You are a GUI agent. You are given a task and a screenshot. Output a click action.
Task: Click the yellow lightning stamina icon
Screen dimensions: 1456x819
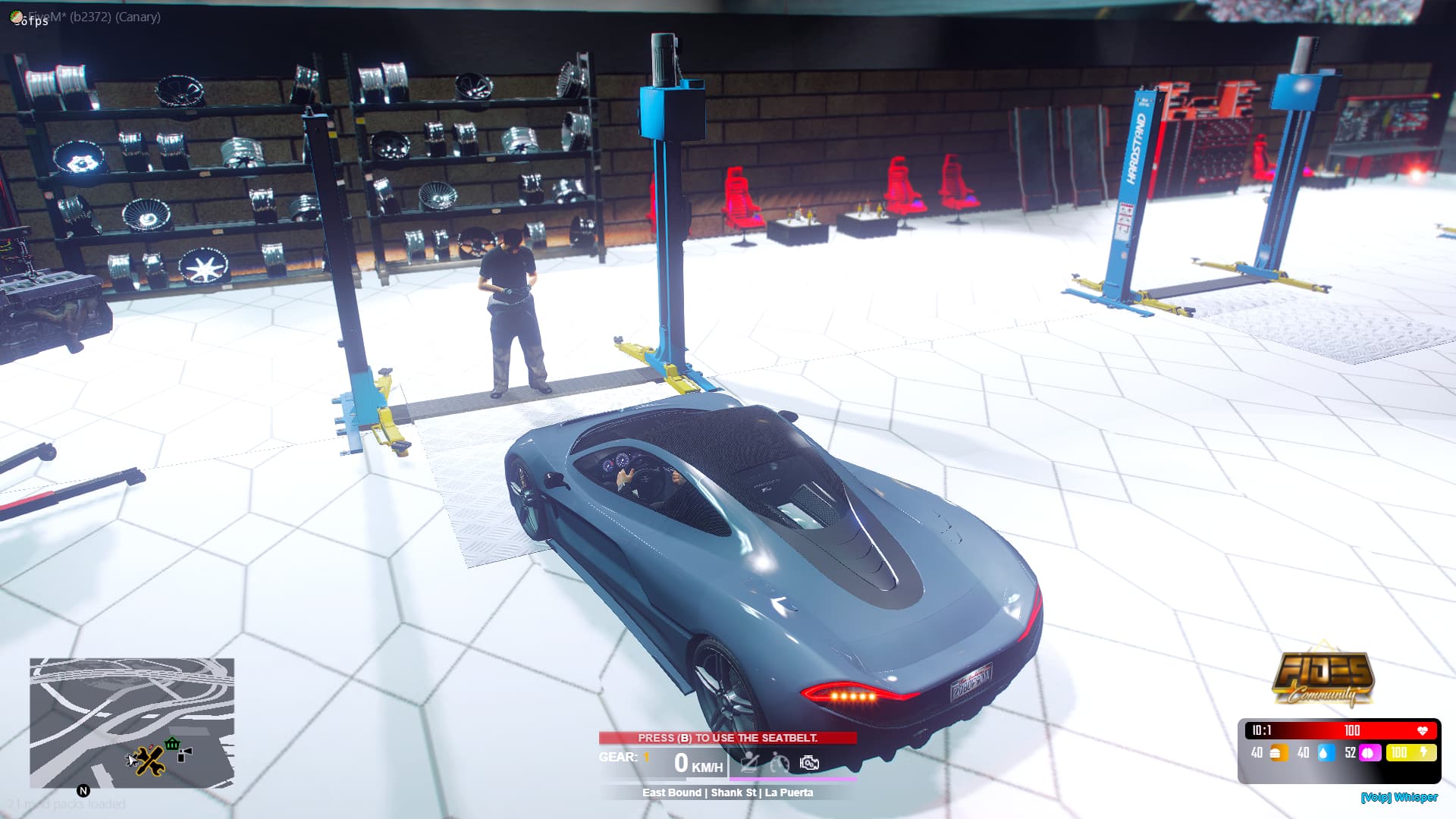point(1423,752)
